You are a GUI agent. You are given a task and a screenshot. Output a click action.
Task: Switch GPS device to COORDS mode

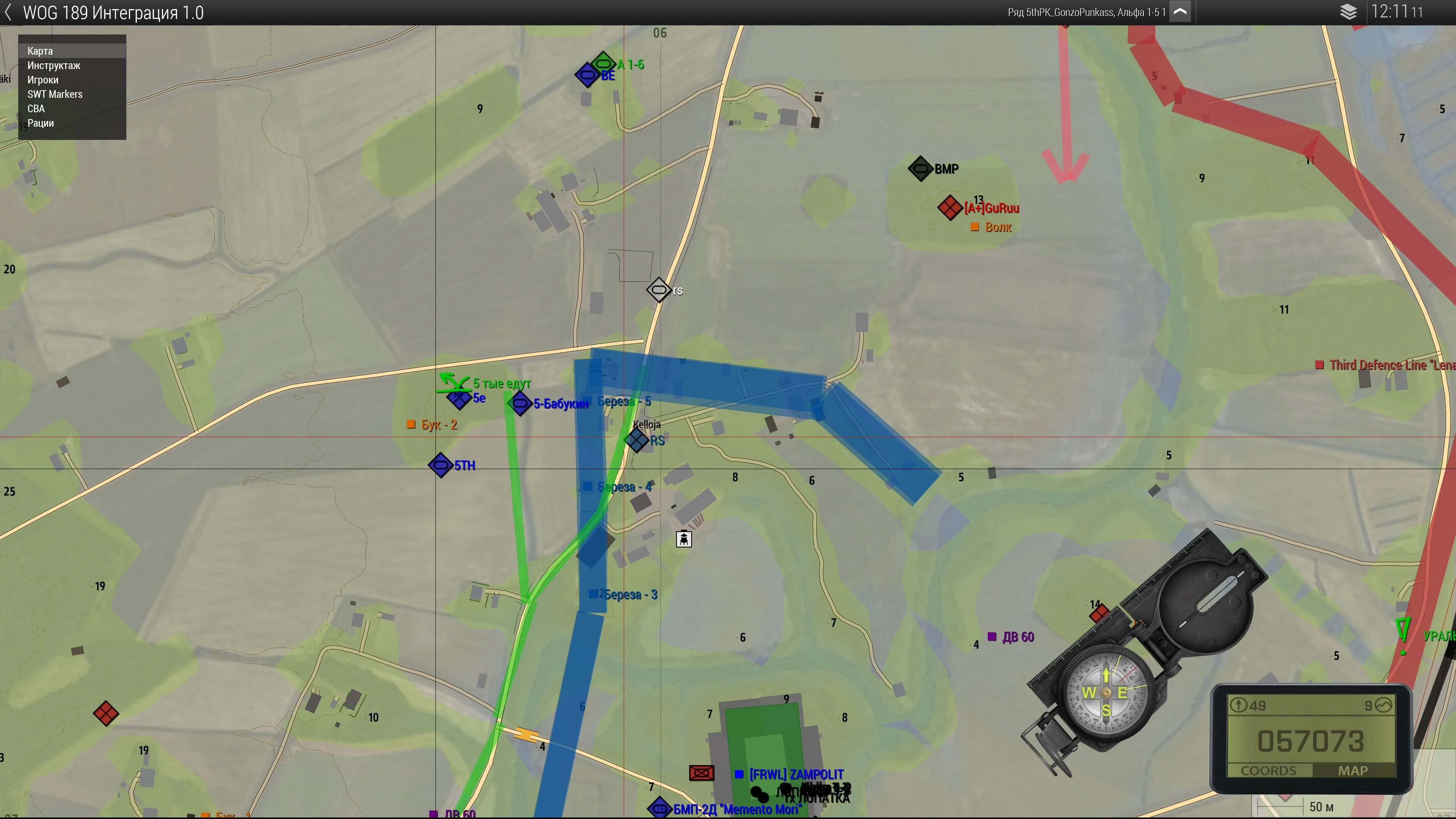pos(1268,770)
